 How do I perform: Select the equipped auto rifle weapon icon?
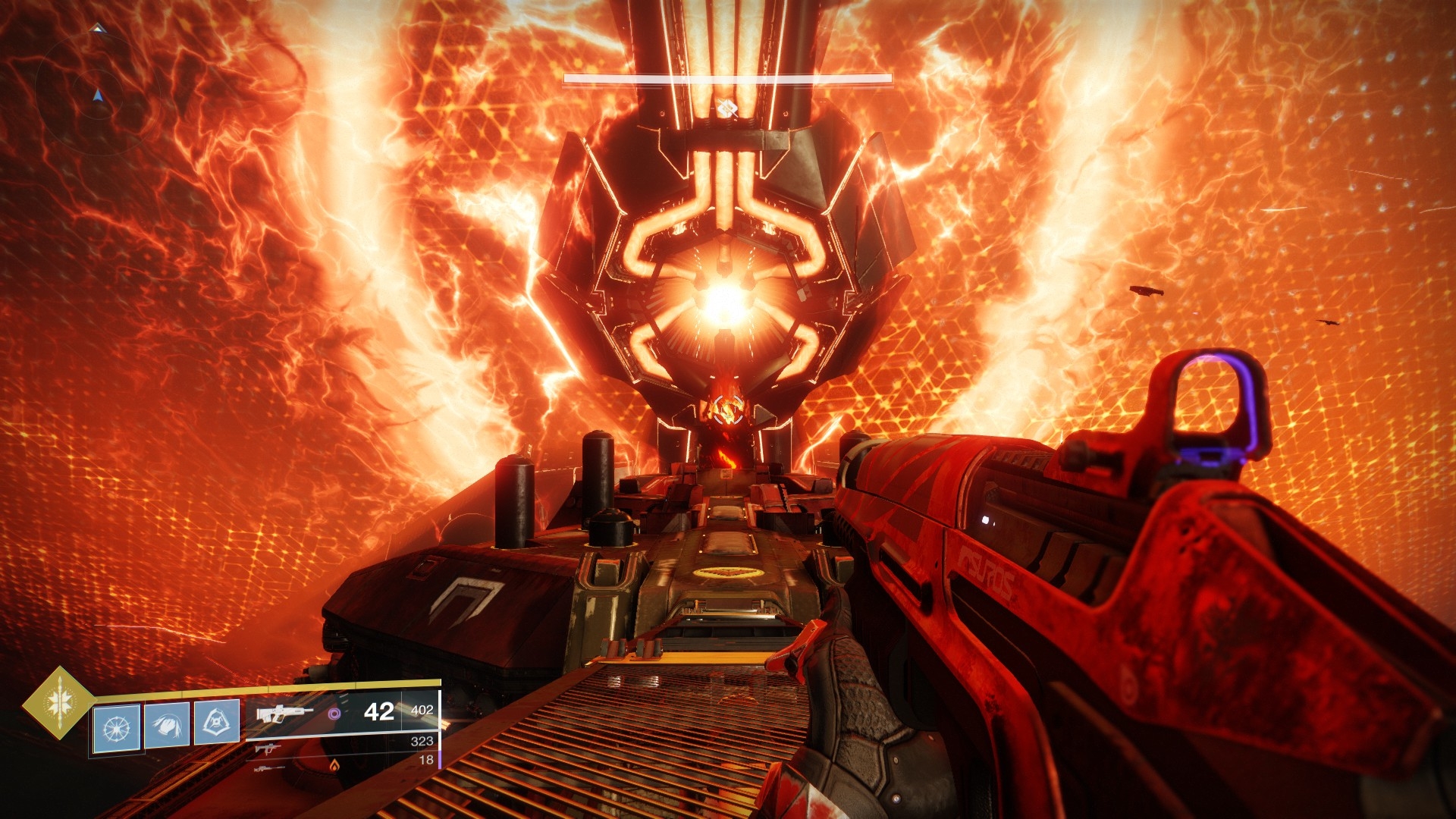click(x=284, y=714)
